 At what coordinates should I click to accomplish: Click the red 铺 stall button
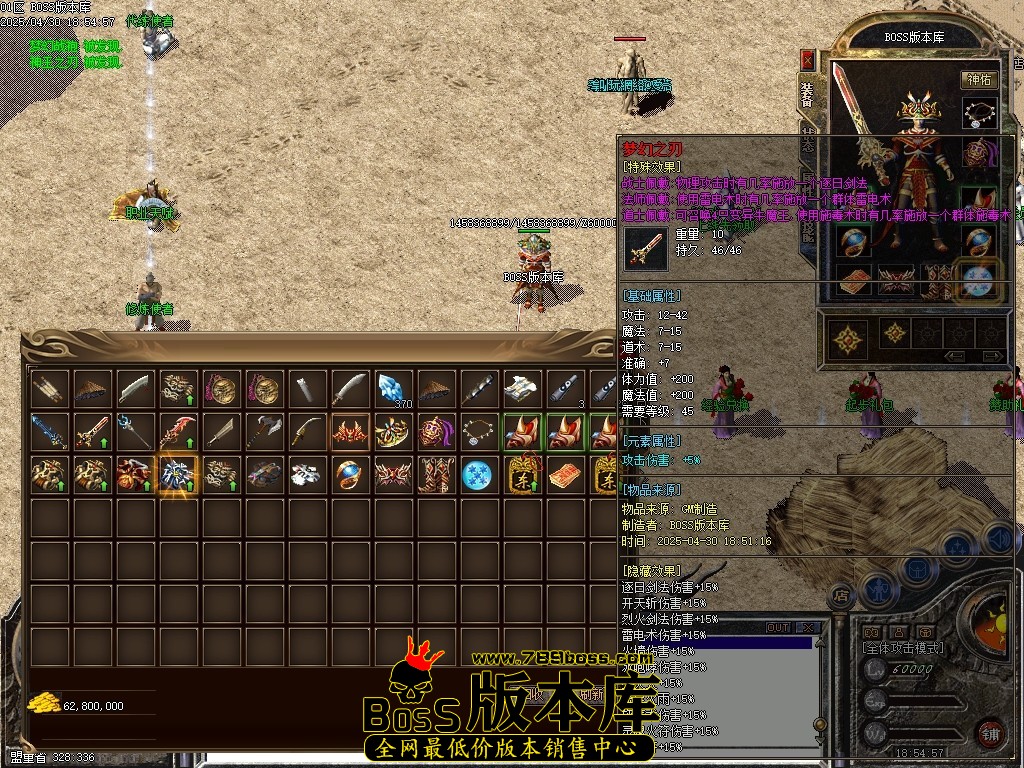tap(990, 732)
